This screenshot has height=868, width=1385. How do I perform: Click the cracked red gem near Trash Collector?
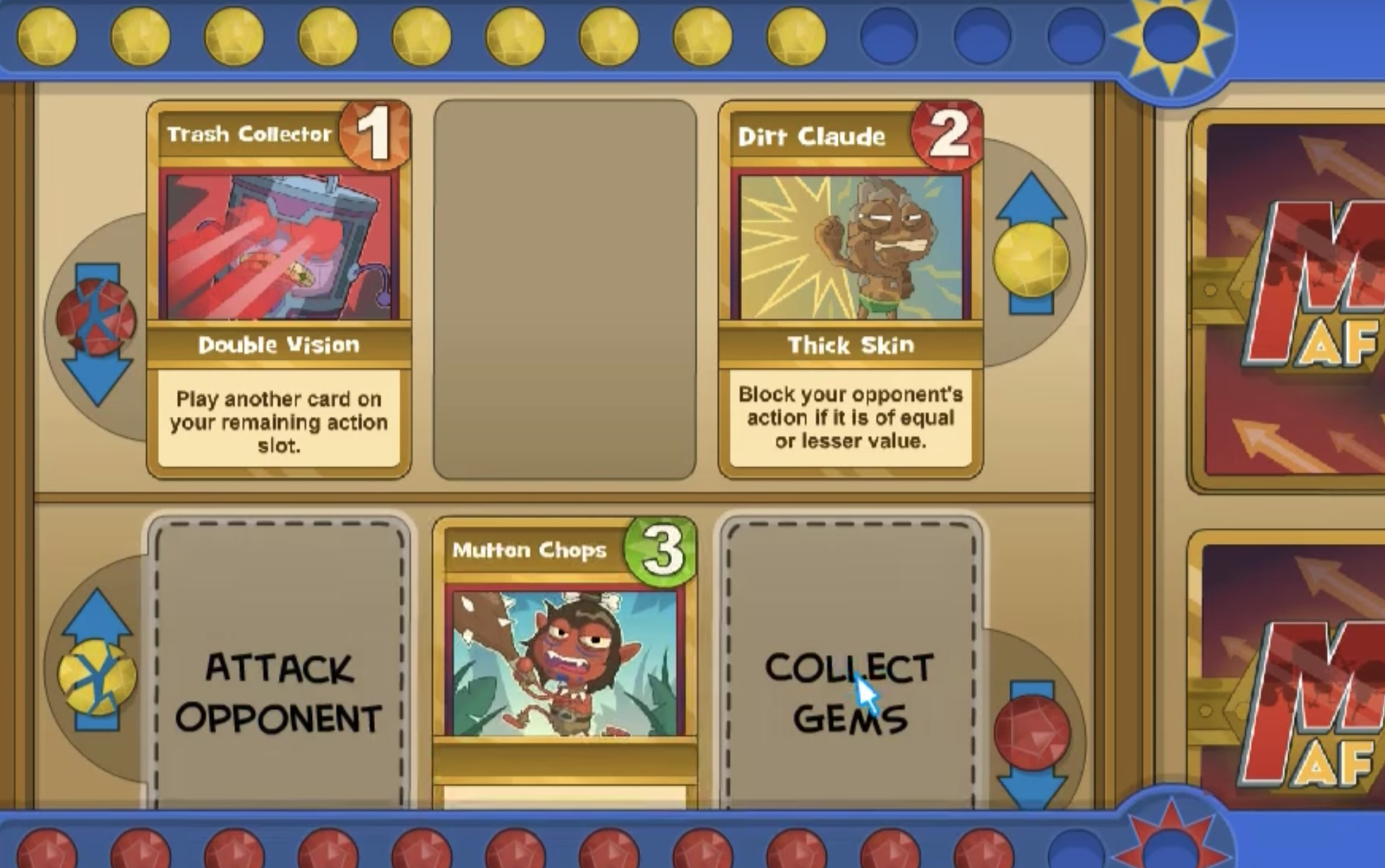(x=95, y=318)
